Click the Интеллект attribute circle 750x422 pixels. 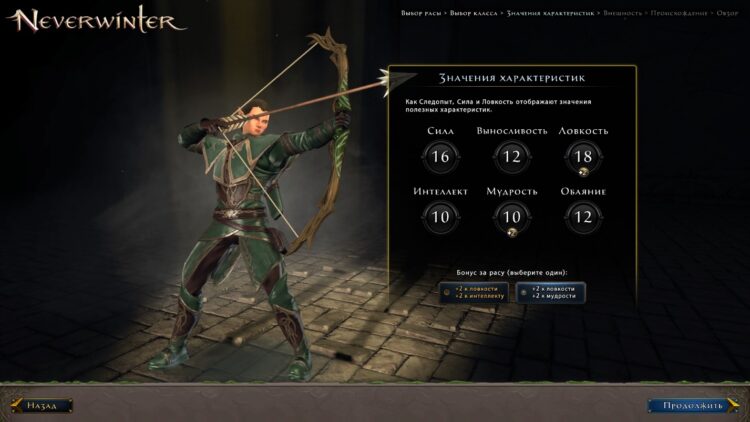coord(440,216)
